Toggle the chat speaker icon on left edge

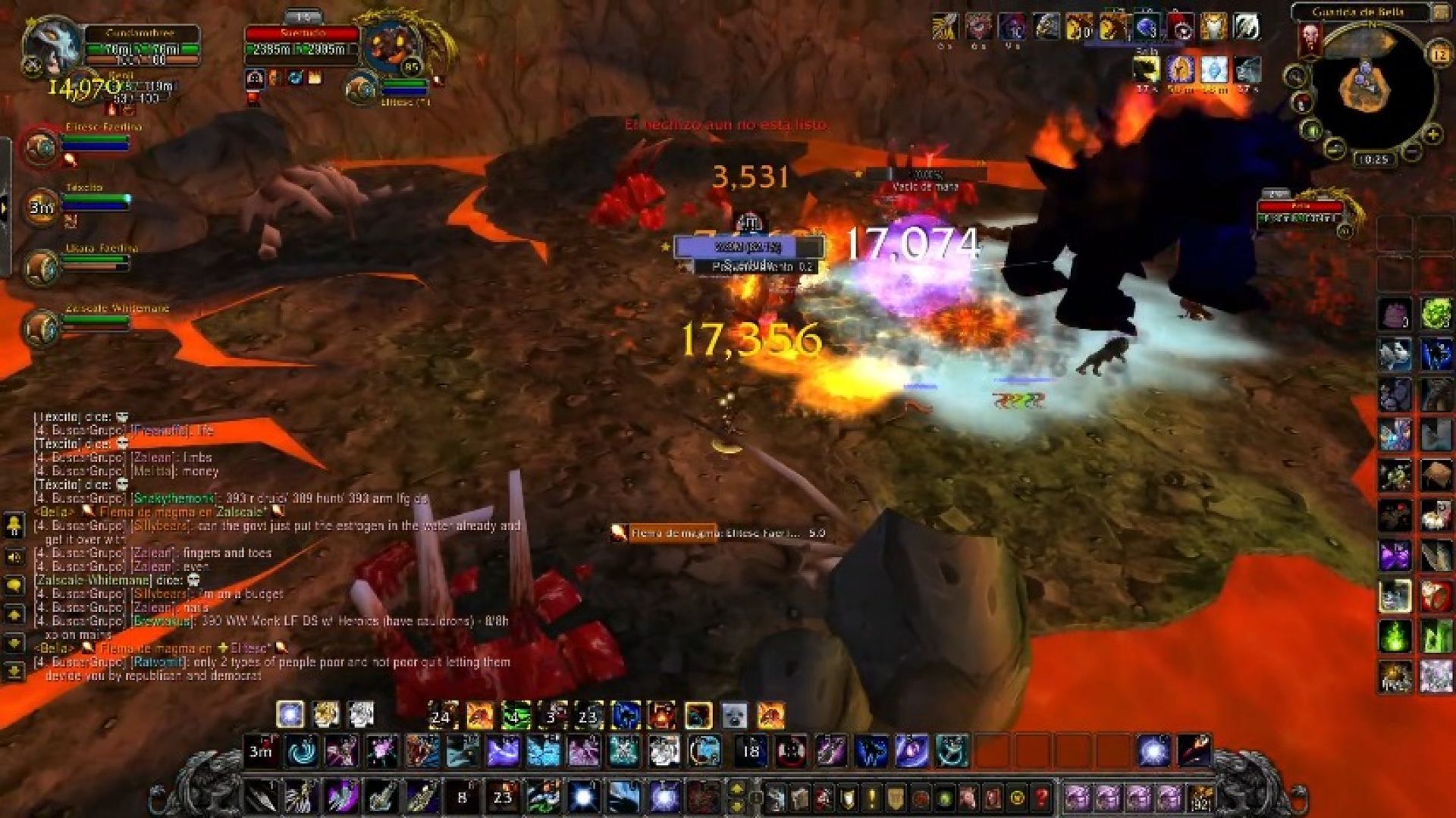(x=15, y=556)
